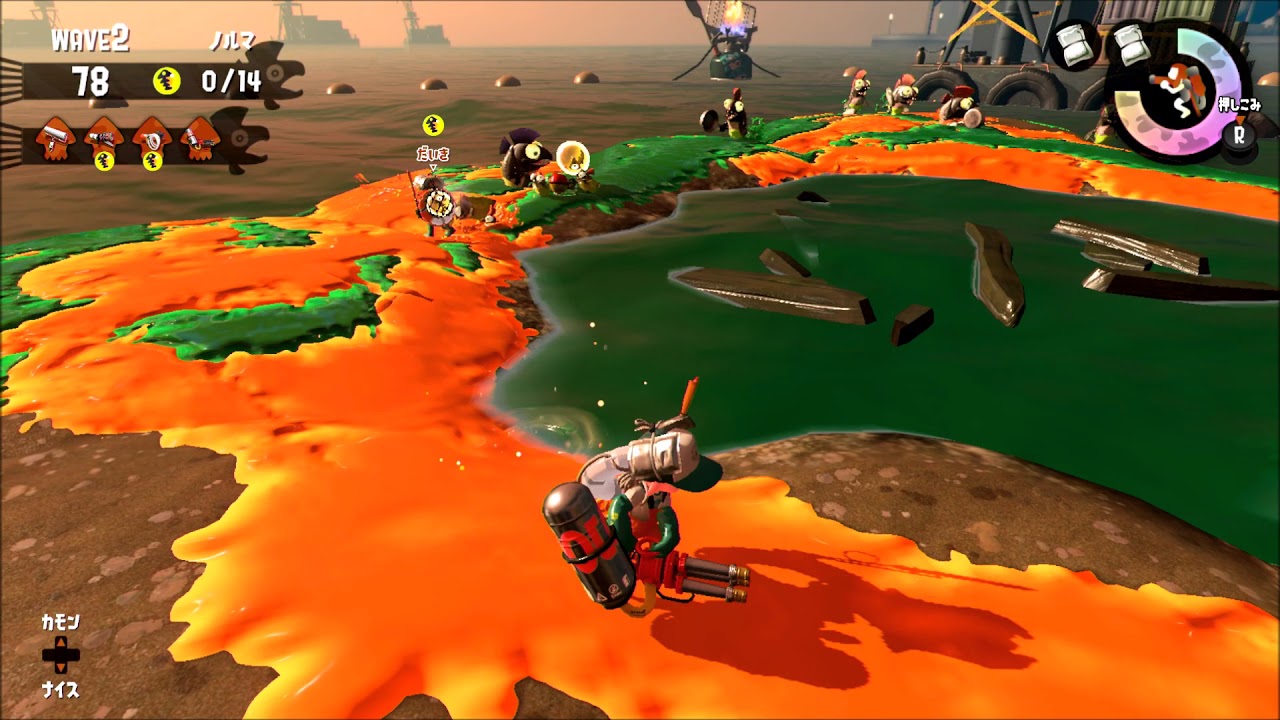Select the second weapon slot with egg badge
This screenshot has height=720, width=1280.
tap(102, 135)
